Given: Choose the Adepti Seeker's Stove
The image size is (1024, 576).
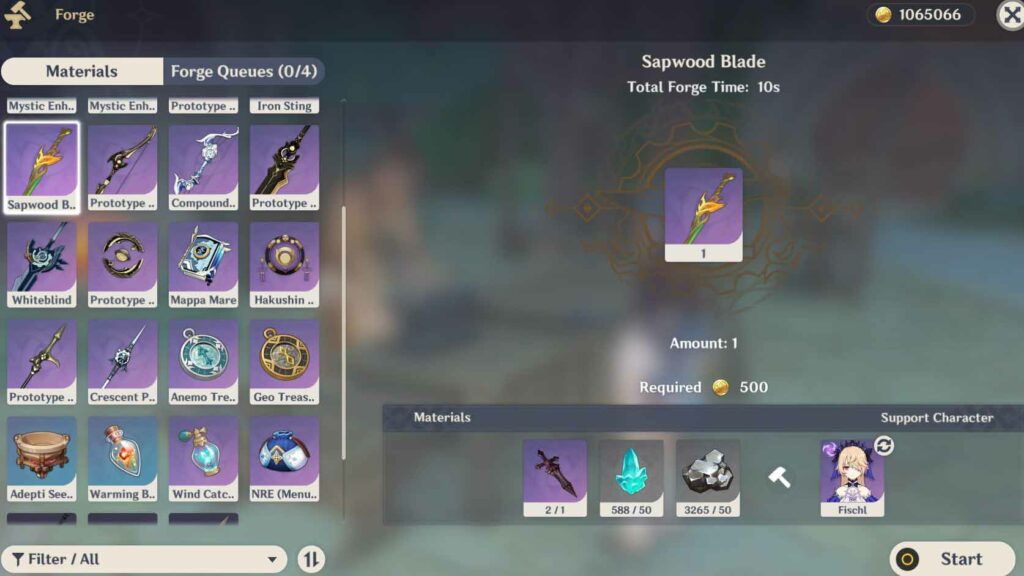Looking at the screenshot, I should [42, 458].
